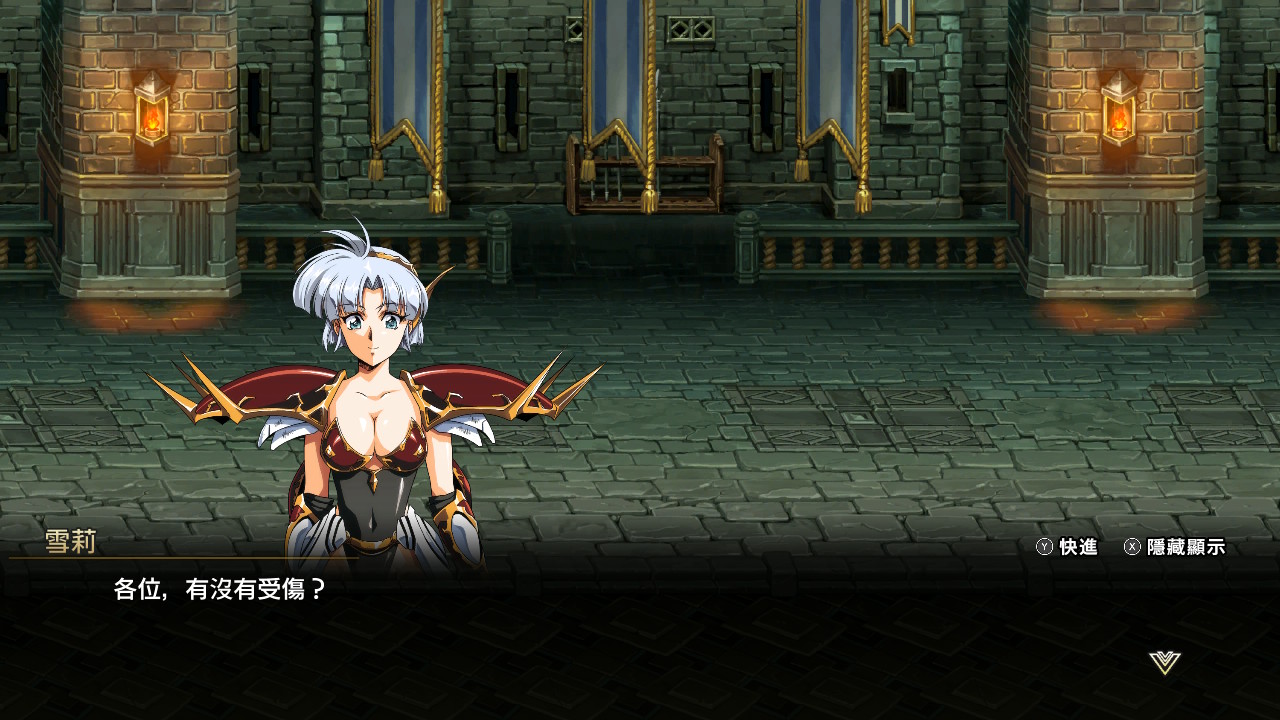This screenshot has height=720, width=1280.
Task: Select the 快進 fast-forward option
Action: coord(1067,547)
